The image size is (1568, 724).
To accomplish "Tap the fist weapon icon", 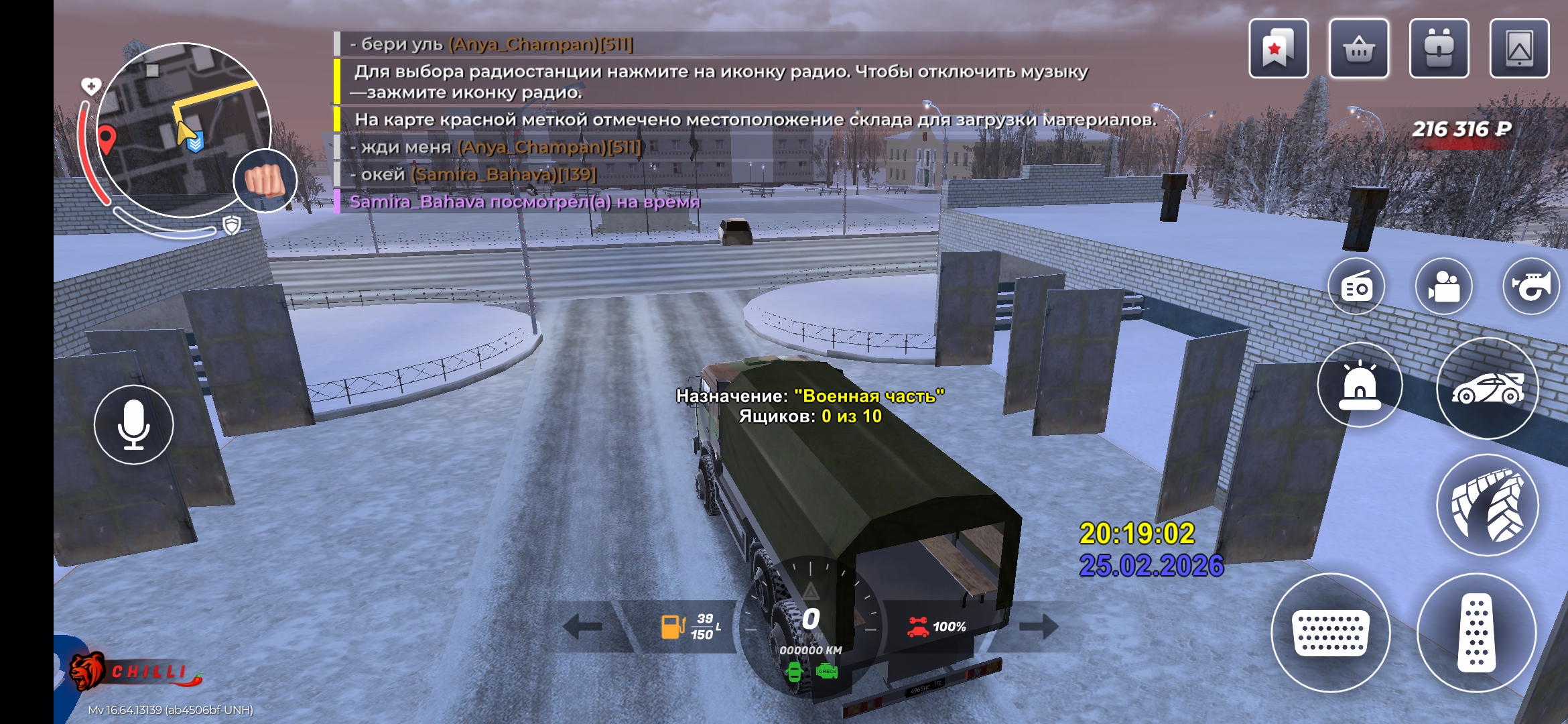I will pos(265,180).
